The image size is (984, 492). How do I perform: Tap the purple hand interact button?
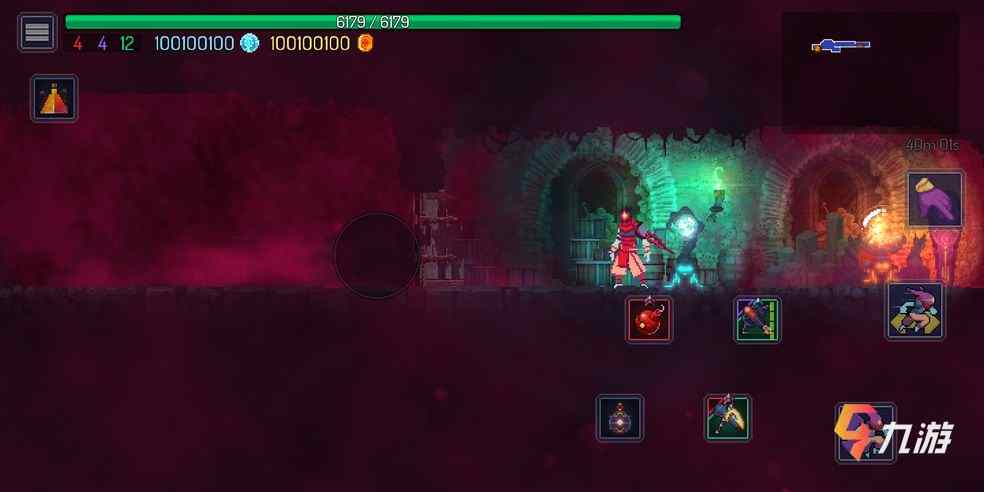click(x=935, y=199)
